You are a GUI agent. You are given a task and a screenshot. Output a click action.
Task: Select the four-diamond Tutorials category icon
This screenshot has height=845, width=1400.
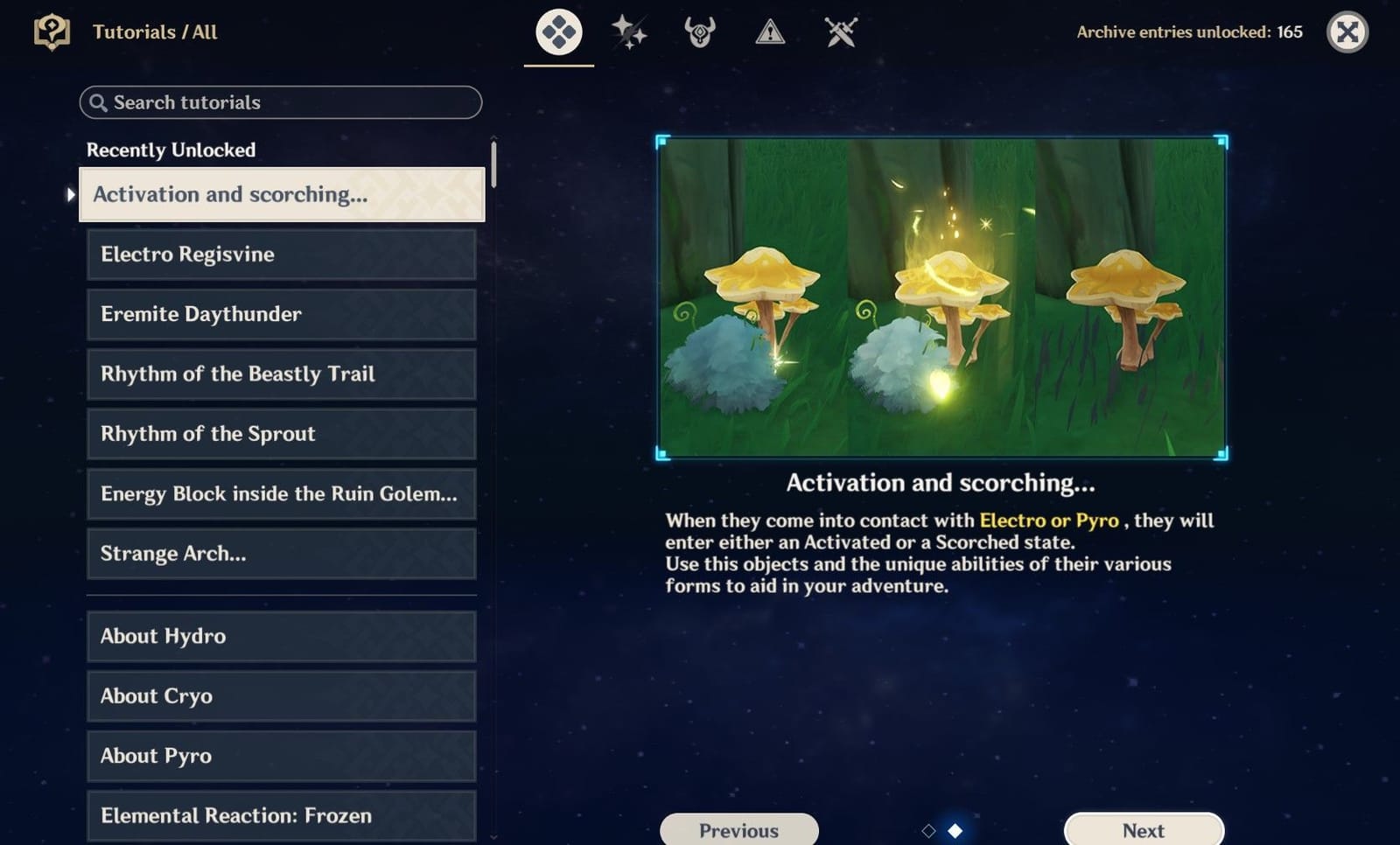[x=558, y=31]
